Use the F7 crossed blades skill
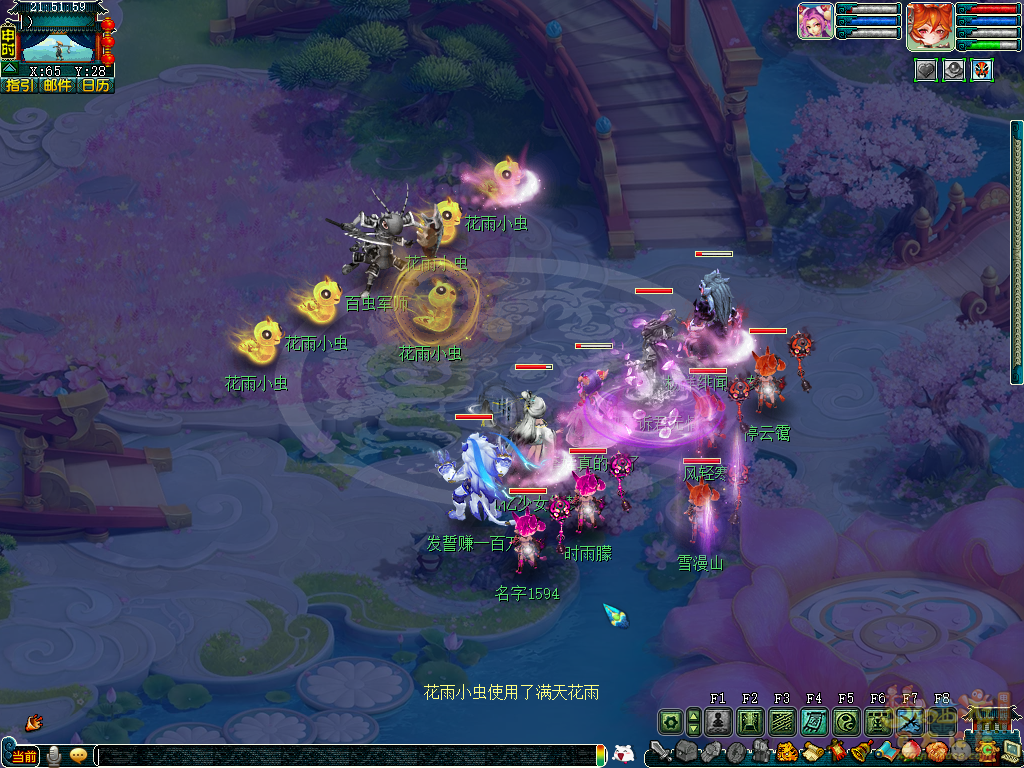The width and height of the screenshot is (1024, 768). coord(910,721)
